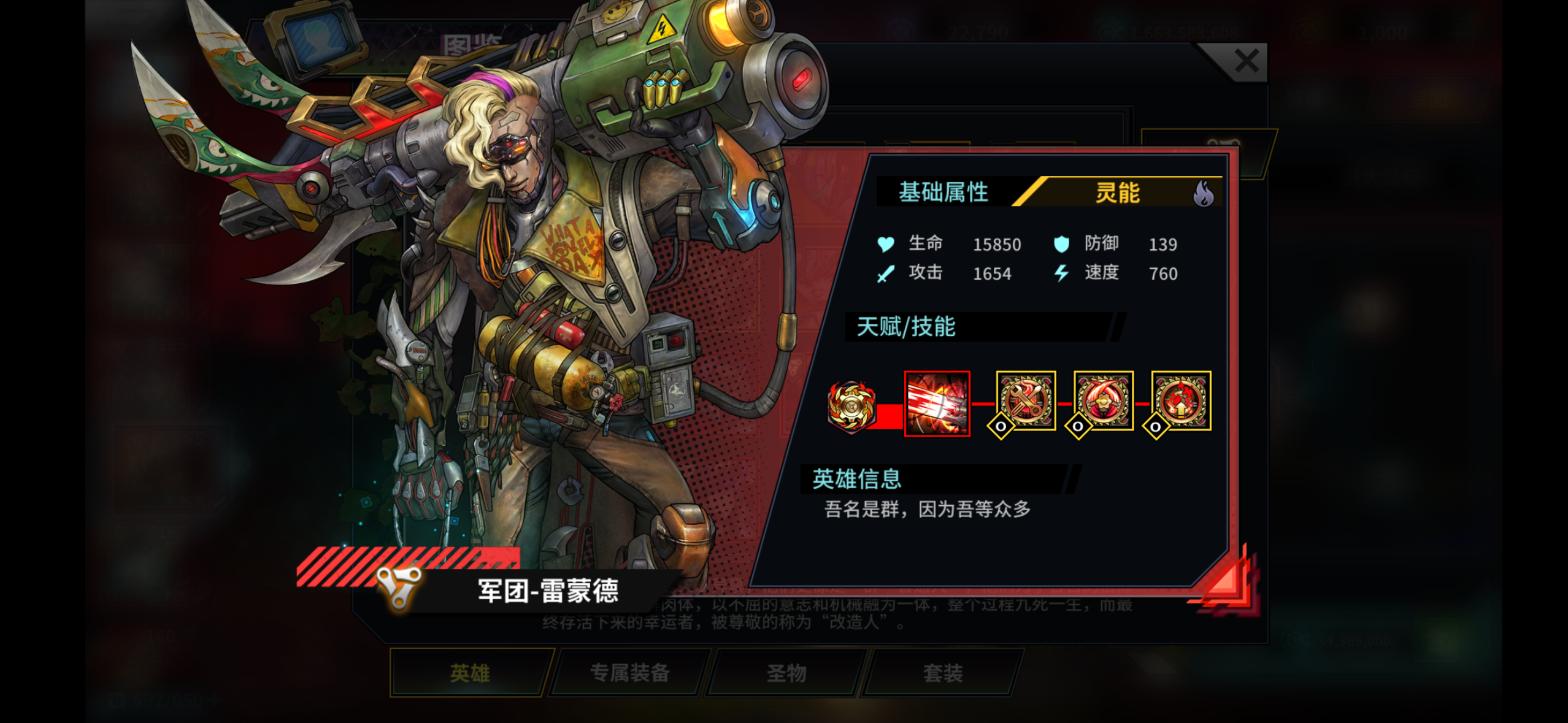
Task: View the crossed wrench tools talent
Action: coord(1026,401)
